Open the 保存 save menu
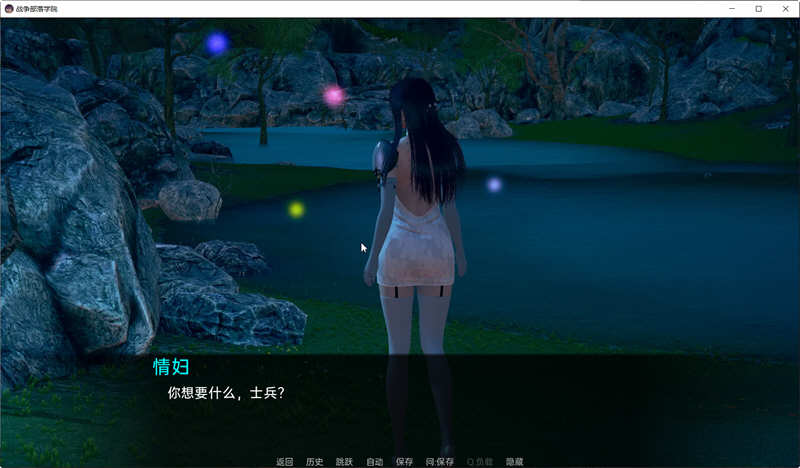800x468 pixels. 404,462
